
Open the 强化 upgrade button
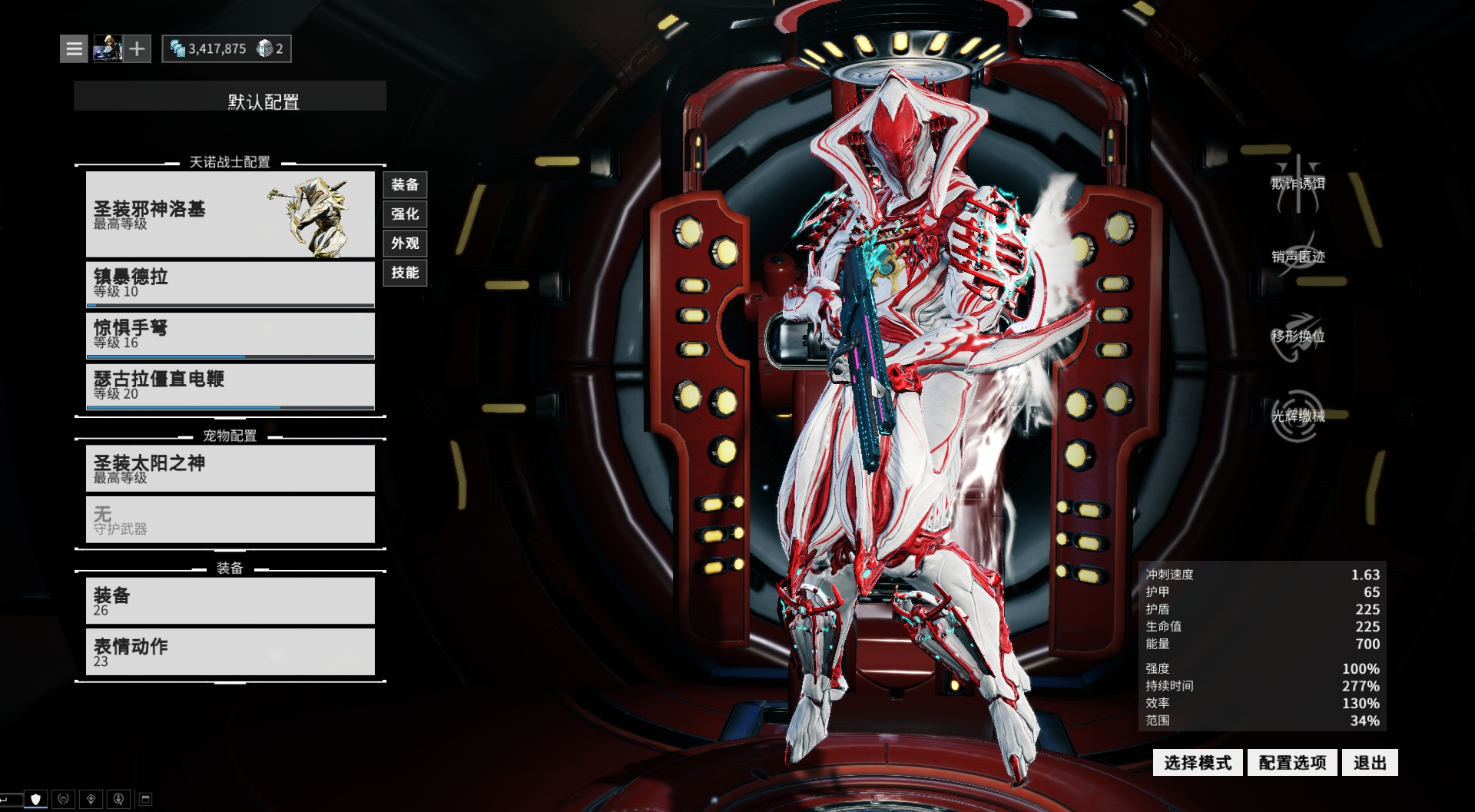[405, 214]
